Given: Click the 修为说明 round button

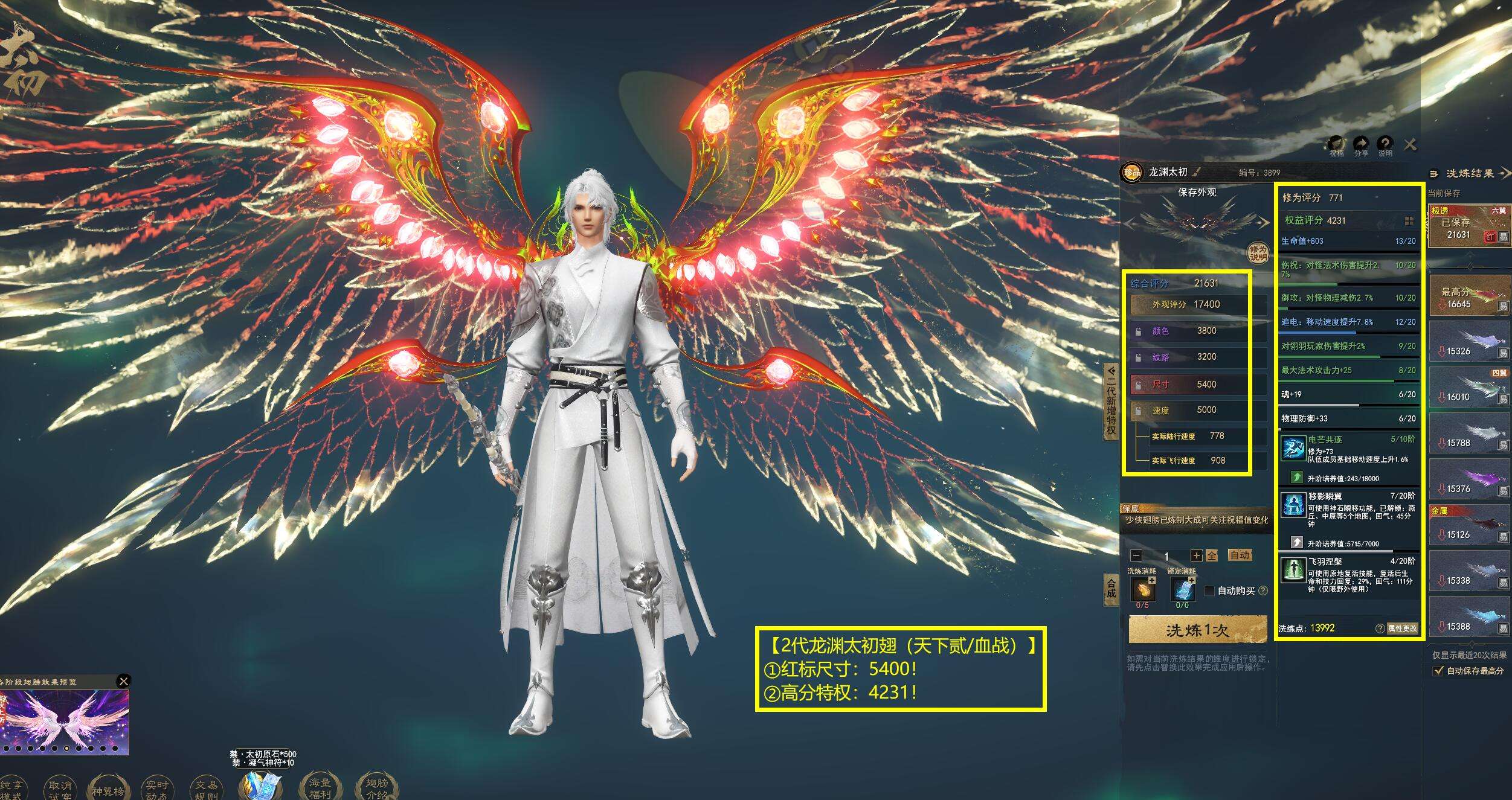Looking at the screenshot, I should (x=1258, y=253).
